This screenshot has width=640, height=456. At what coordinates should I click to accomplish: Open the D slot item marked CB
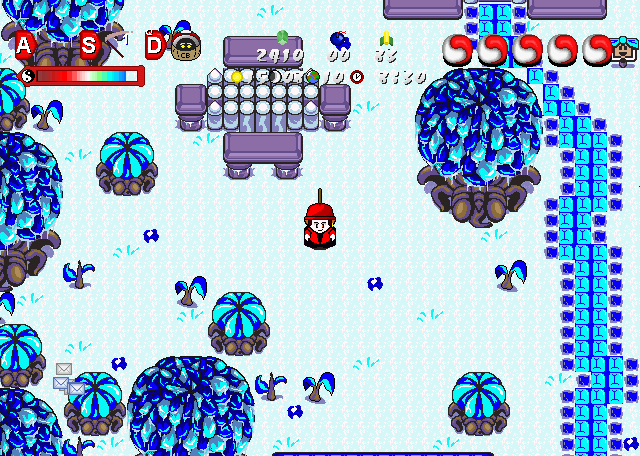(184, 46)
